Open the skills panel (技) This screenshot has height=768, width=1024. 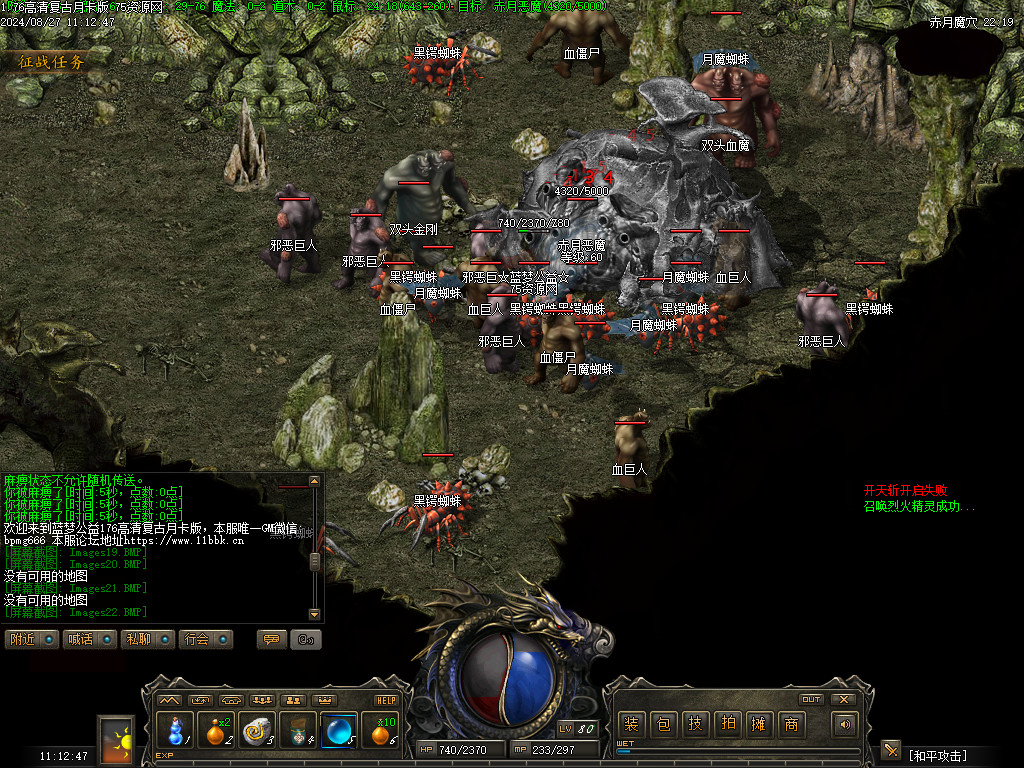695,724
